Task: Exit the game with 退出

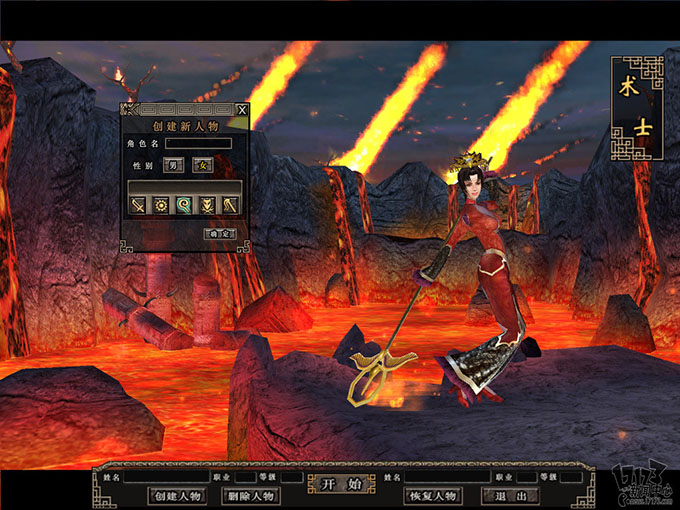Action: pyautogui.click(x=510, y=495)
